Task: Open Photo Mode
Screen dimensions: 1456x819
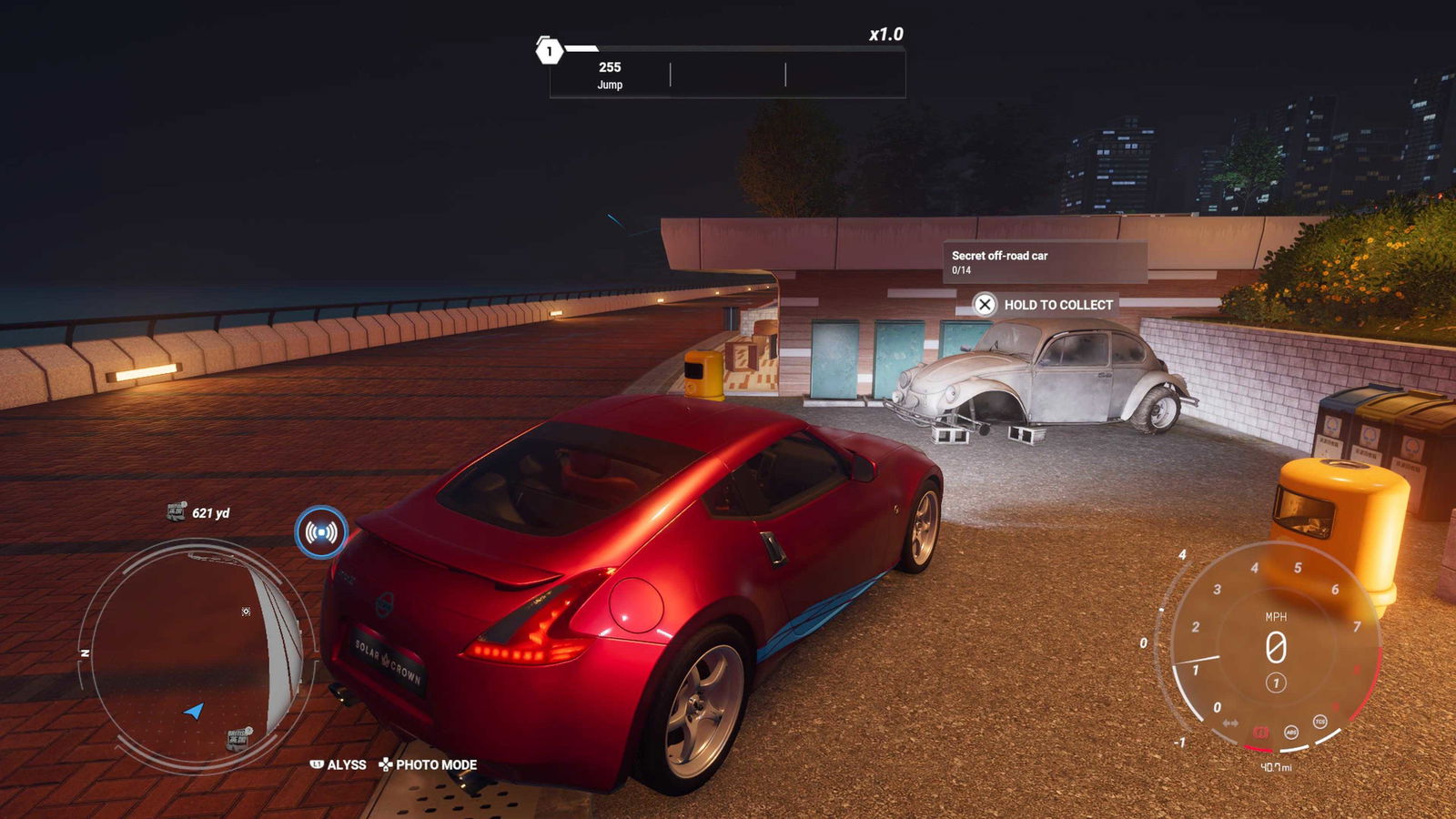Action: click(428, 764)
